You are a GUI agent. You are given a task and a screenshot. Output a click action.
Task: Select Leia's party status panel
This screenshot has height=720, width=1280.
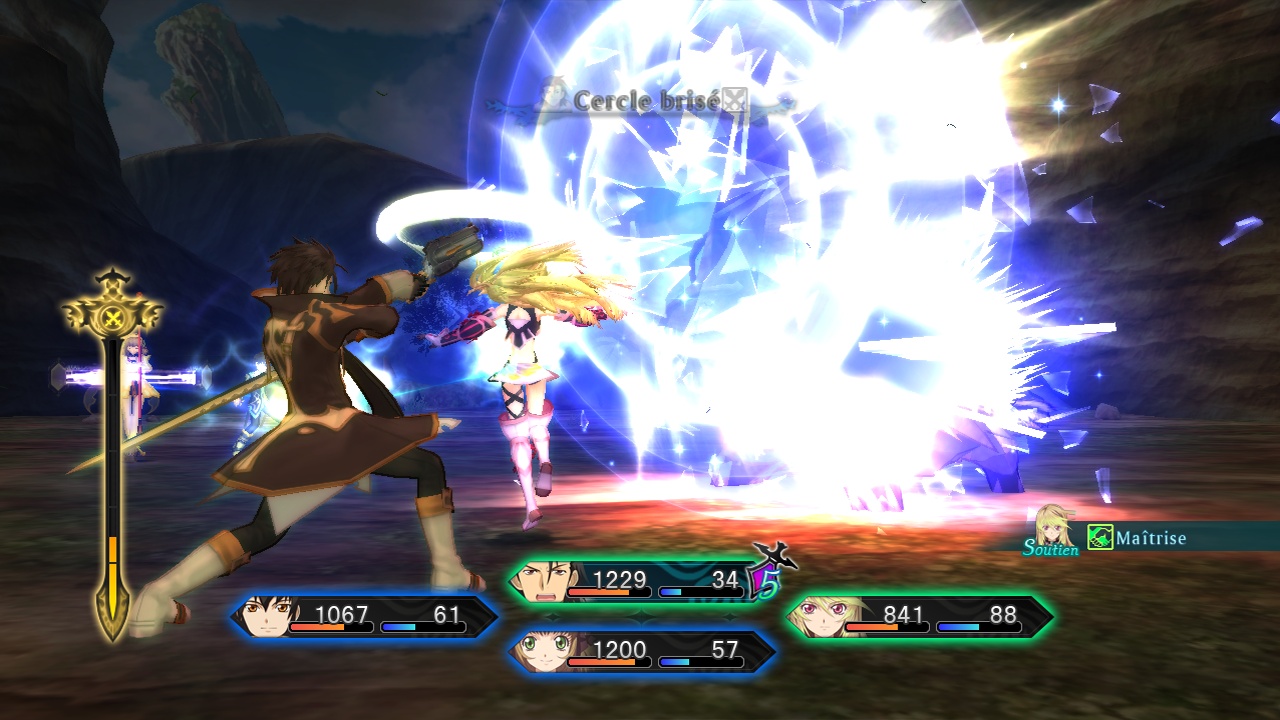click(642, 651)
